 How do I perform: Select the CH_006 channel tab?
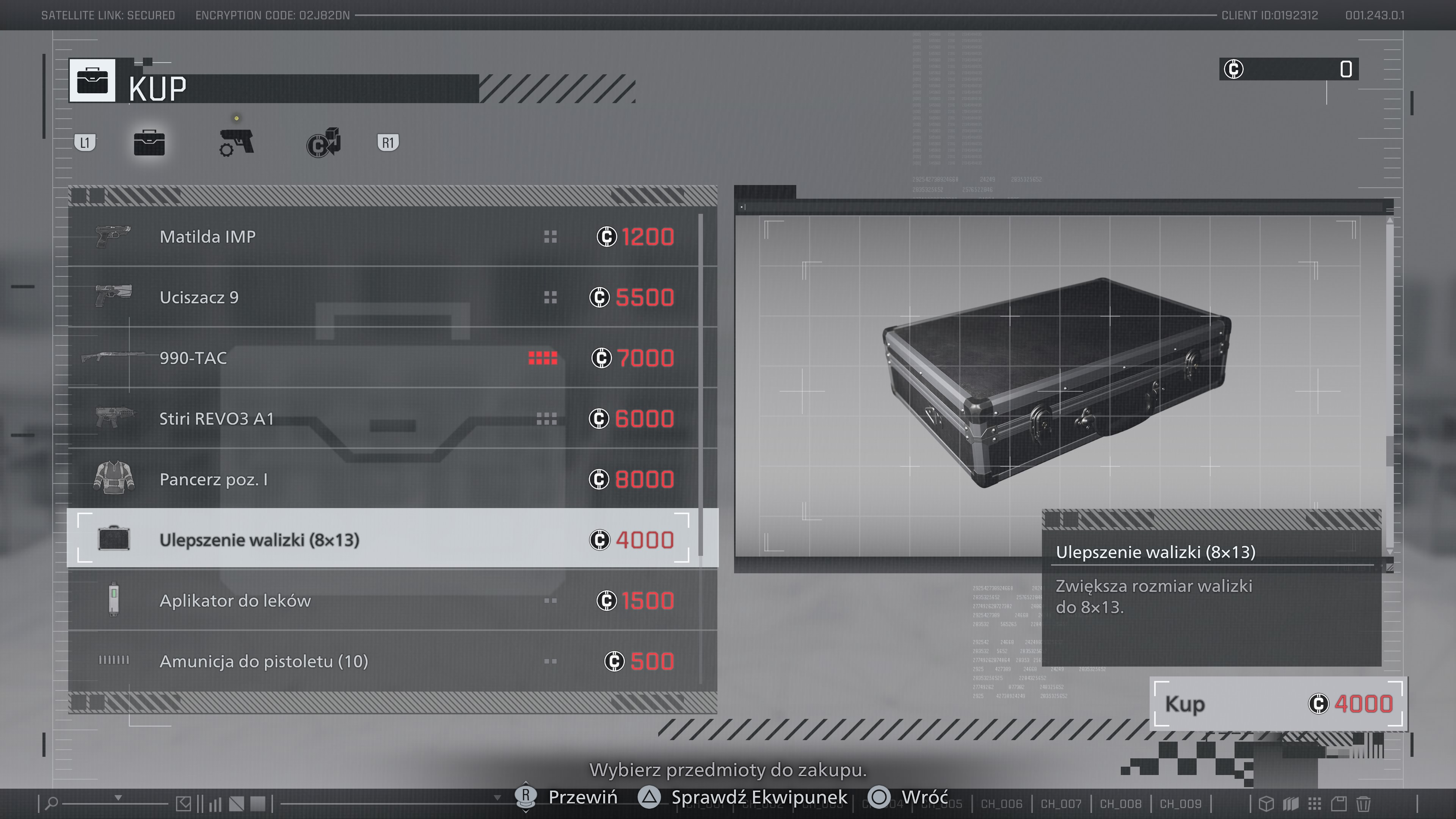coord(1001,803)
